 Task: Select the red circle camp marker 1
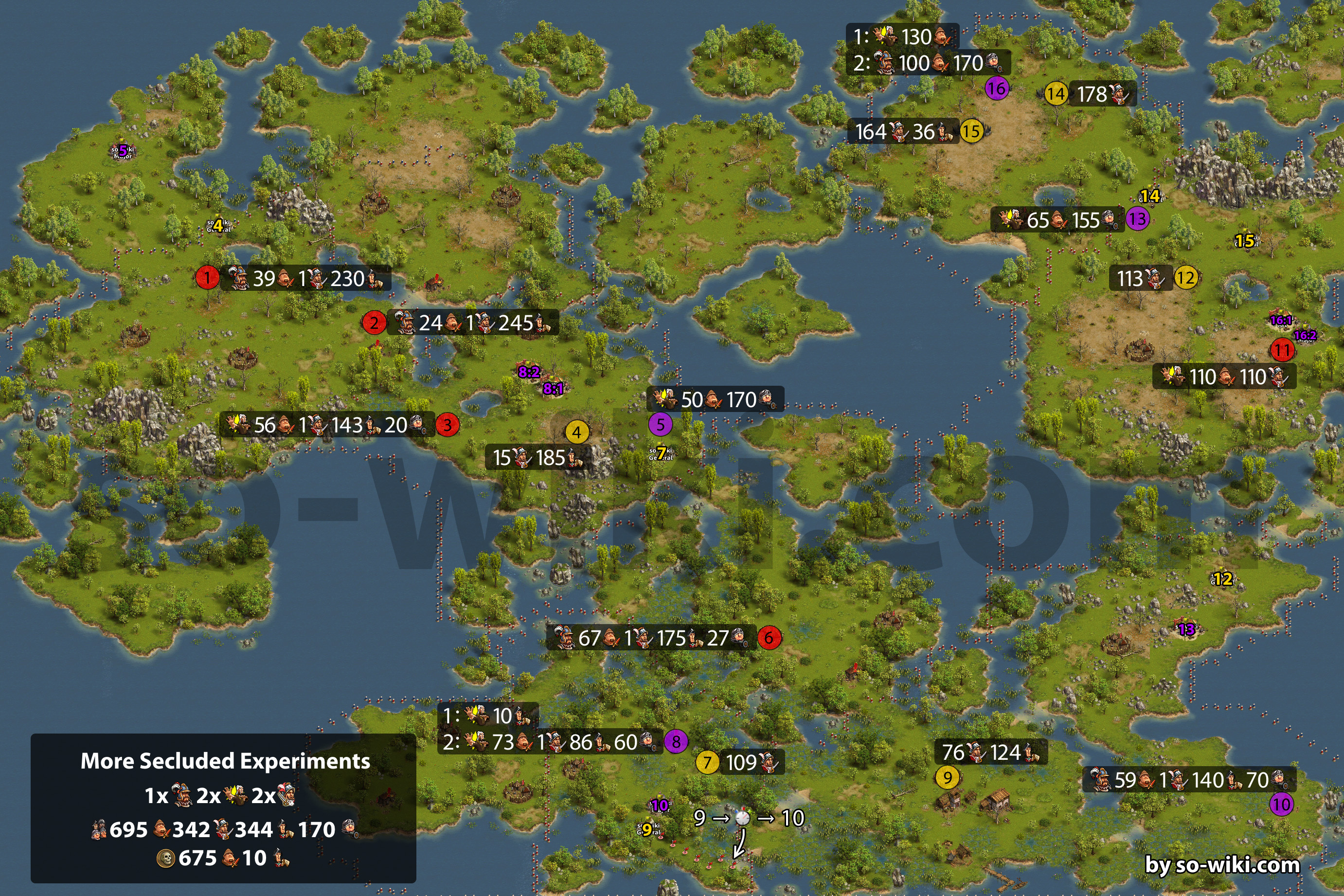207,277
